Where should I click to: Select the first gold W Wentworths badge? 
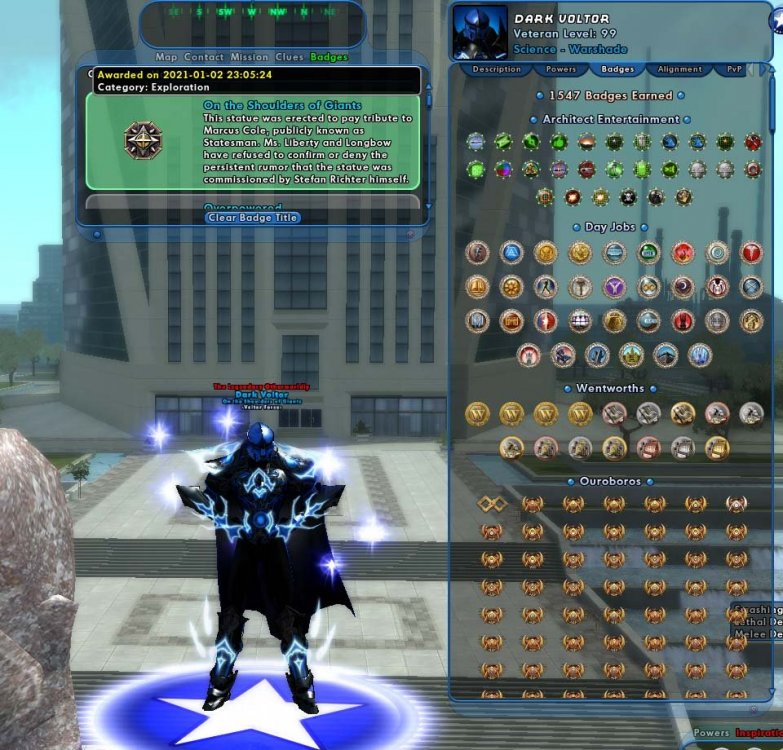coord(478,413)
